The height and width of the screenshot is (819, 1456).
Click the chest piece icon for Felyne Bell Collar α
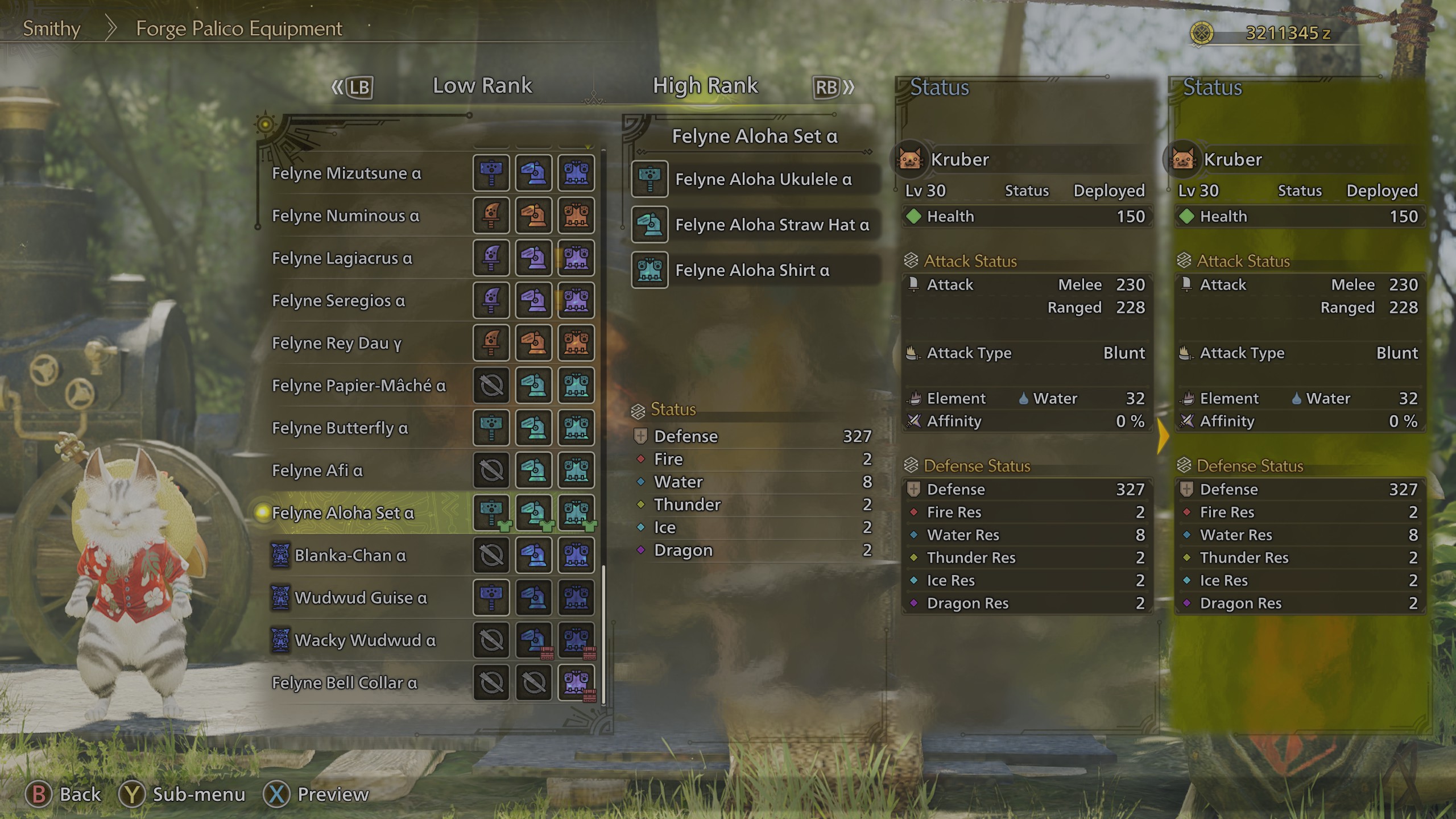click(576, 682)
